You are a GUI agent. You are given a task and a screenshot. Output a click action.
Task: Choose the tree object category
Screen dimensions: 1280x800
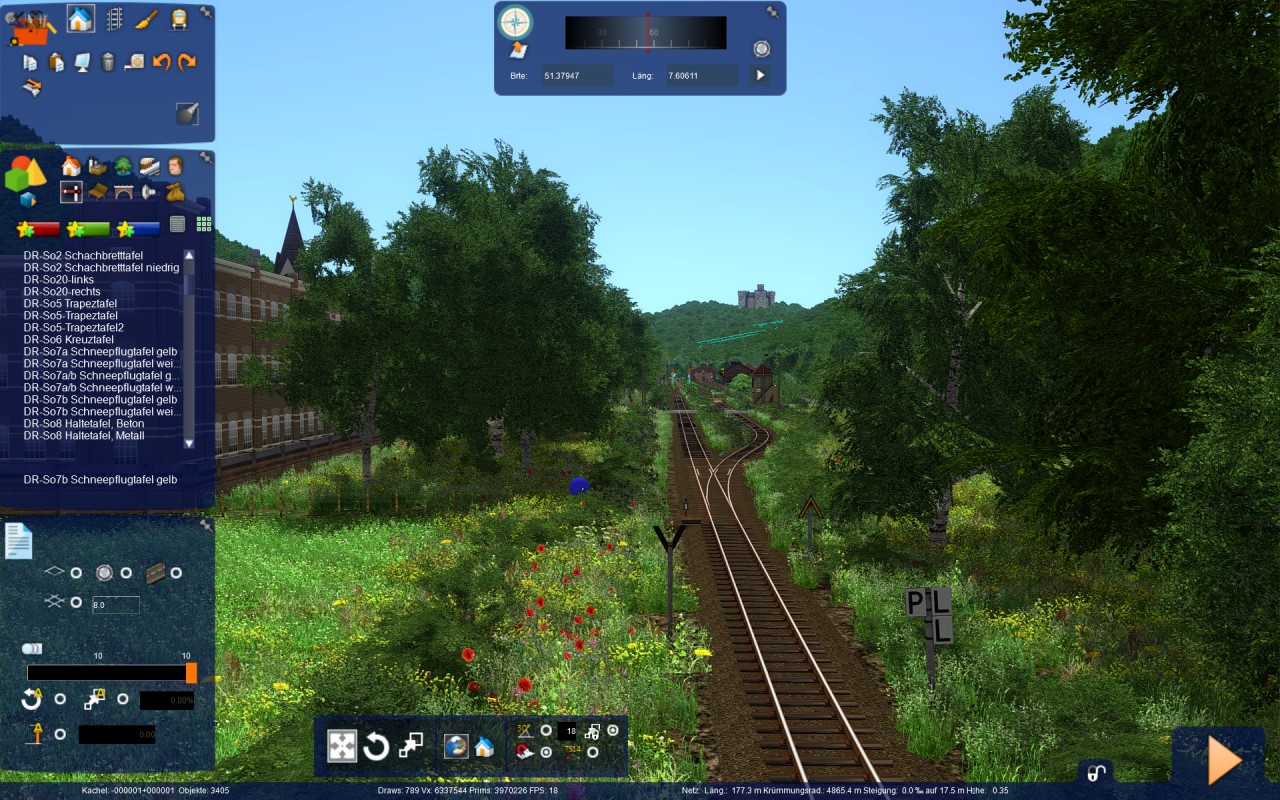pyautogui.click(x=123, y=166)
